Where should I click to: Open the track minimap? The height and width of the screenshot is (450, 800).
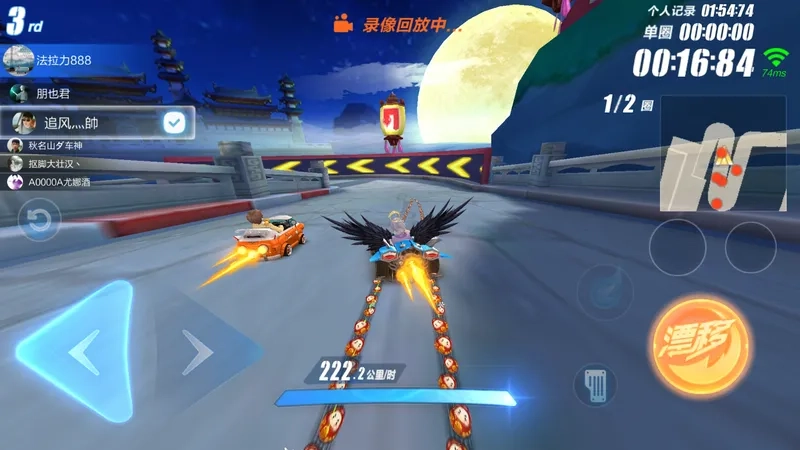(x=722, y=154)
